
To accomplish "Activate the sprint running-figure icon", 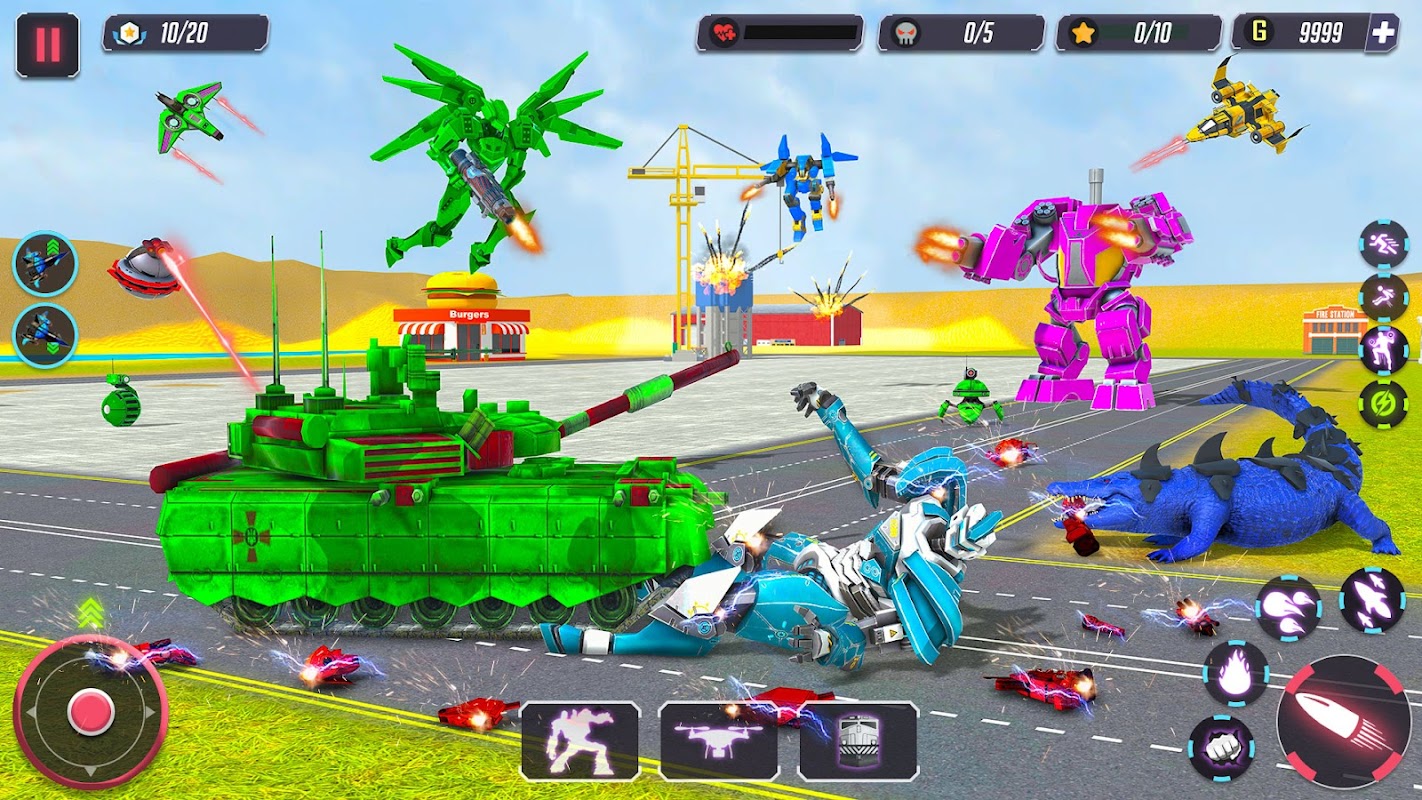I will click(x=1384, y=244).
